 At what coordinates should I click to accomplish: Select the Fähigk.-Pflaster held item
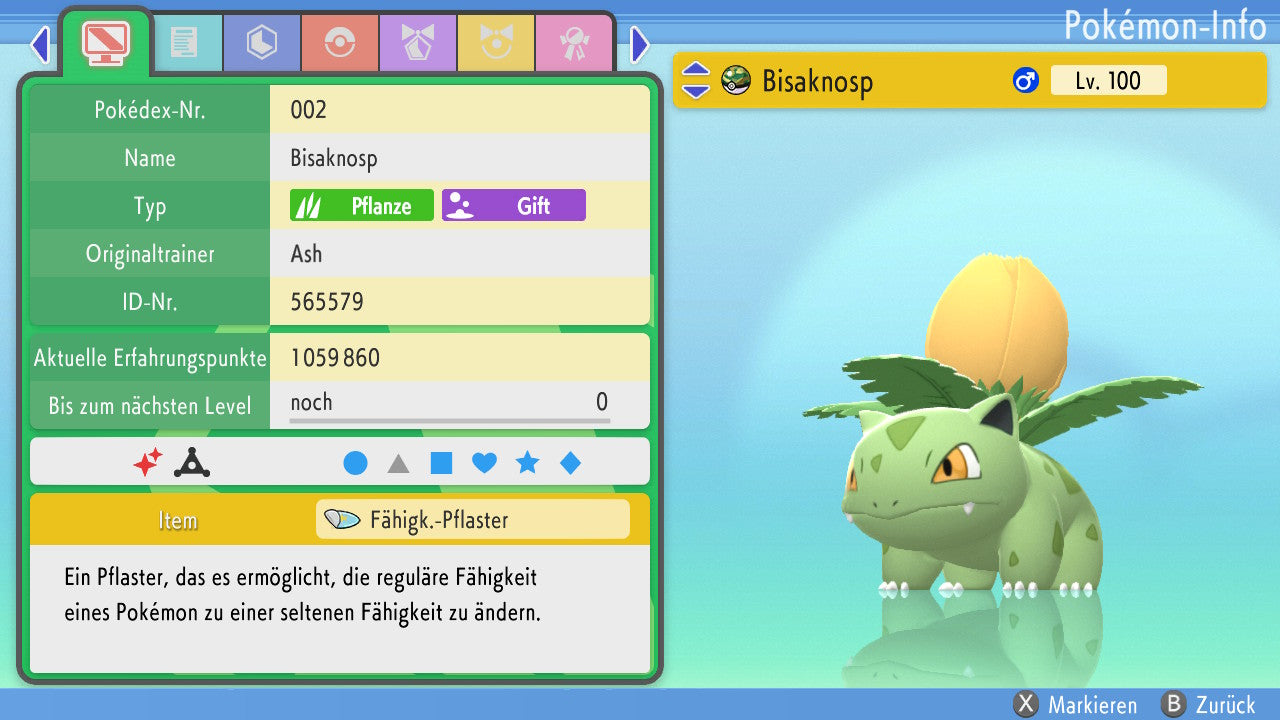click(472, 520)
